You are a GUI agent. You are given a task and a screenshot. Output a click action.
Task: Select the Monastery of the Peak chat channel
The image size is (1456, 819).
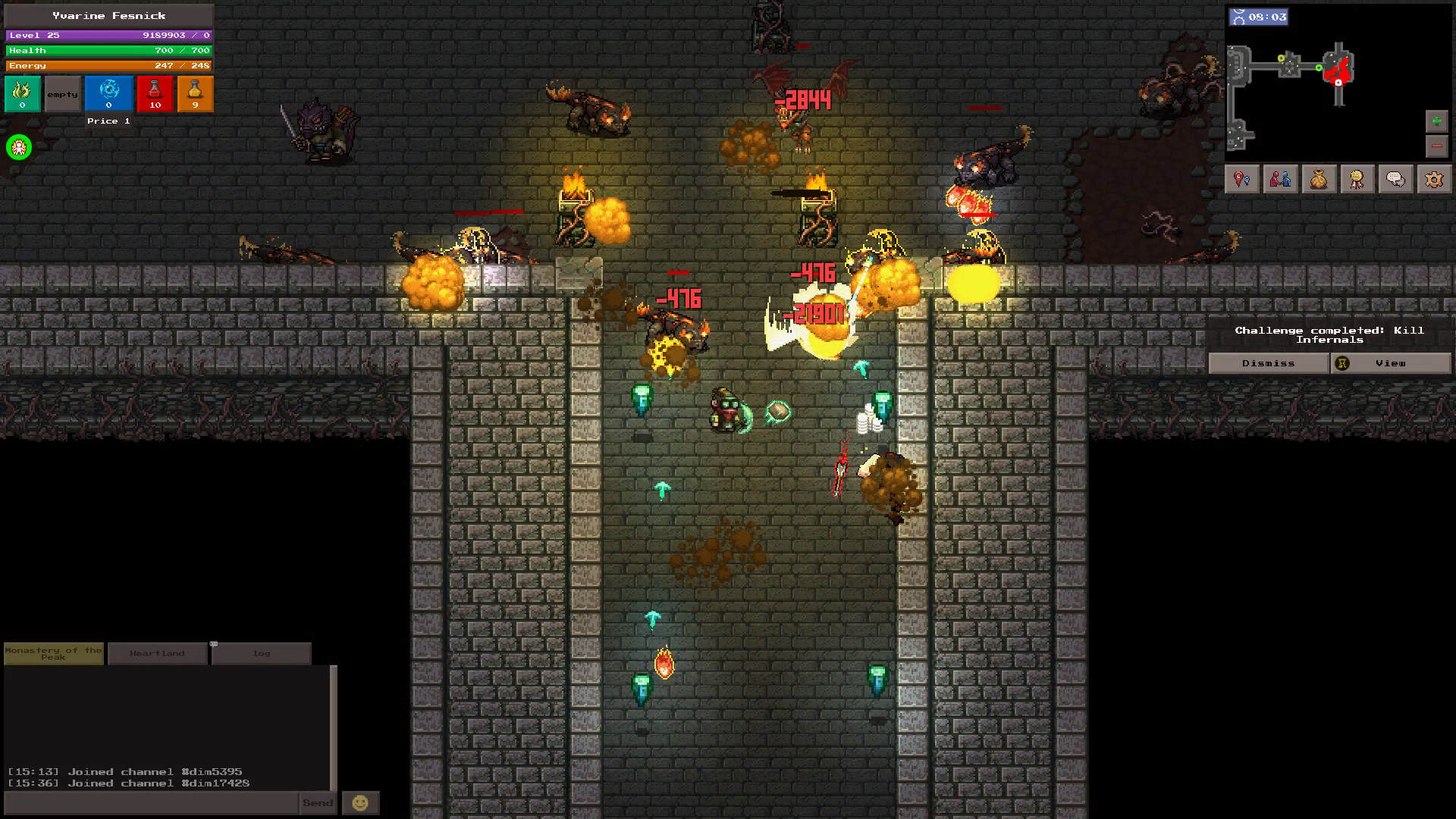[x=53, y=653]
